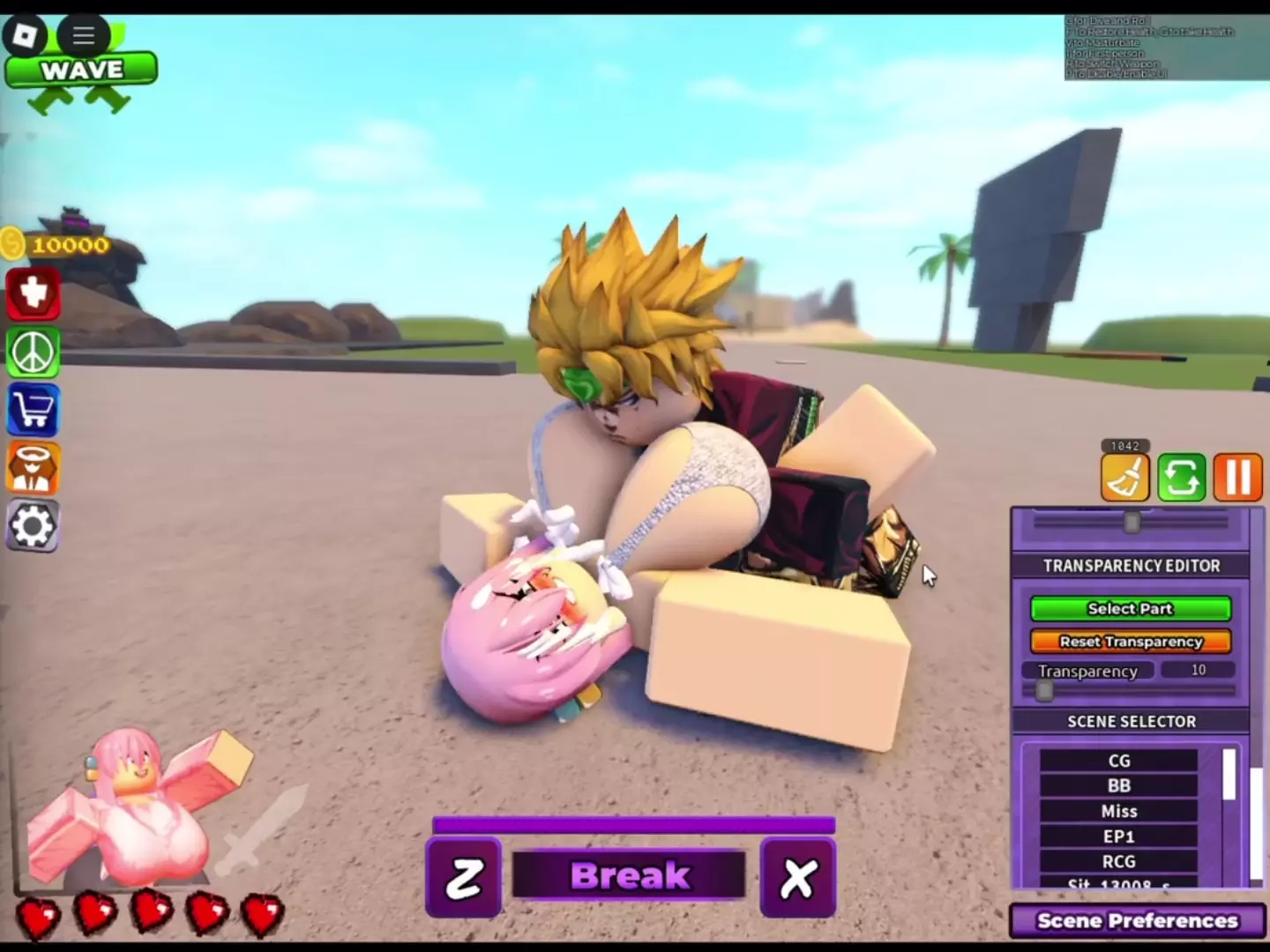Click the yellow broom cleanup button
This screenshot has width=1270, height=952.
[x=1124, y=478]
